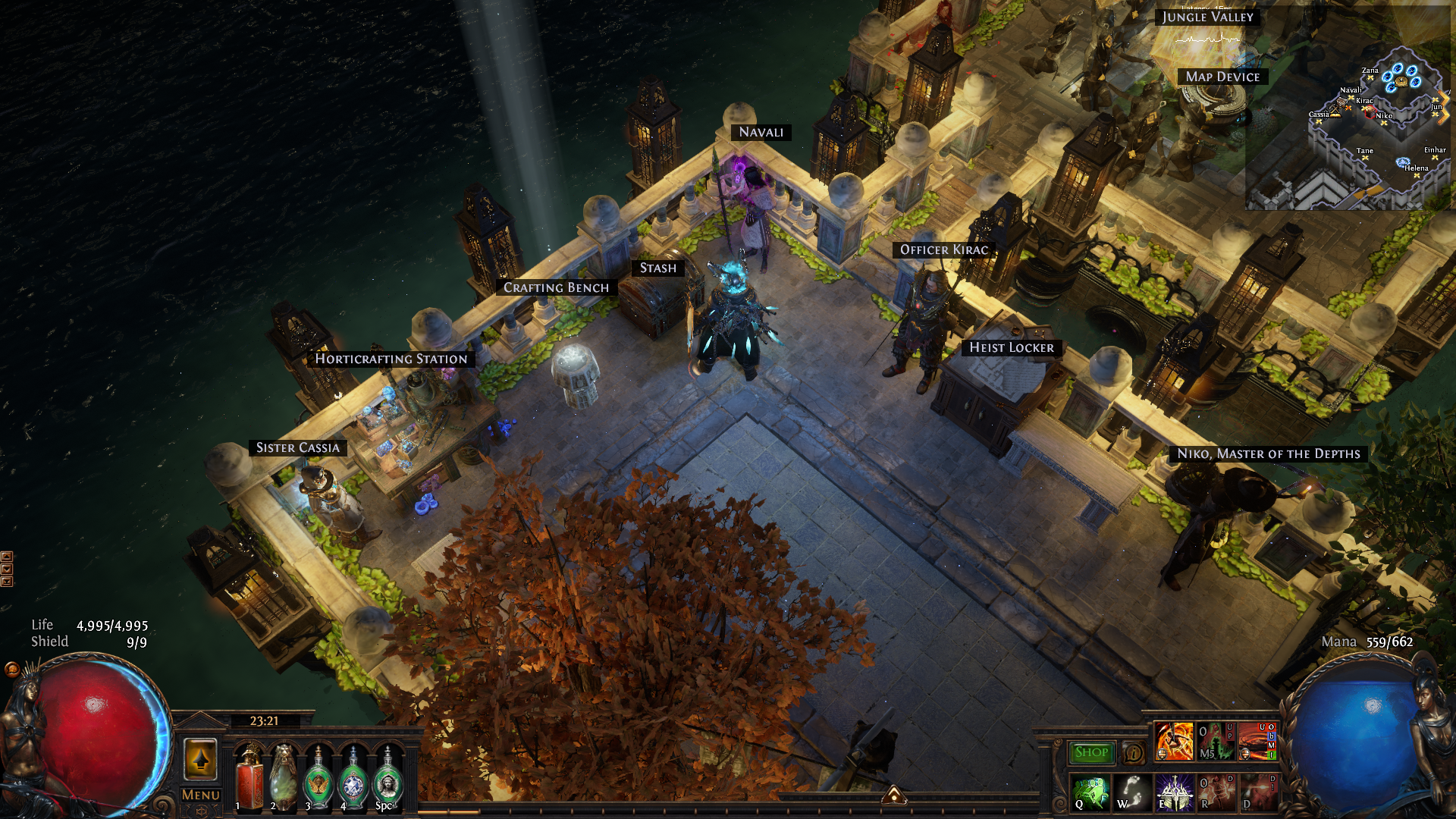Click the golden up-arrow button
Image resolution: width=1456 pixels, height=819 pixels.
click(x=200, y=759)
